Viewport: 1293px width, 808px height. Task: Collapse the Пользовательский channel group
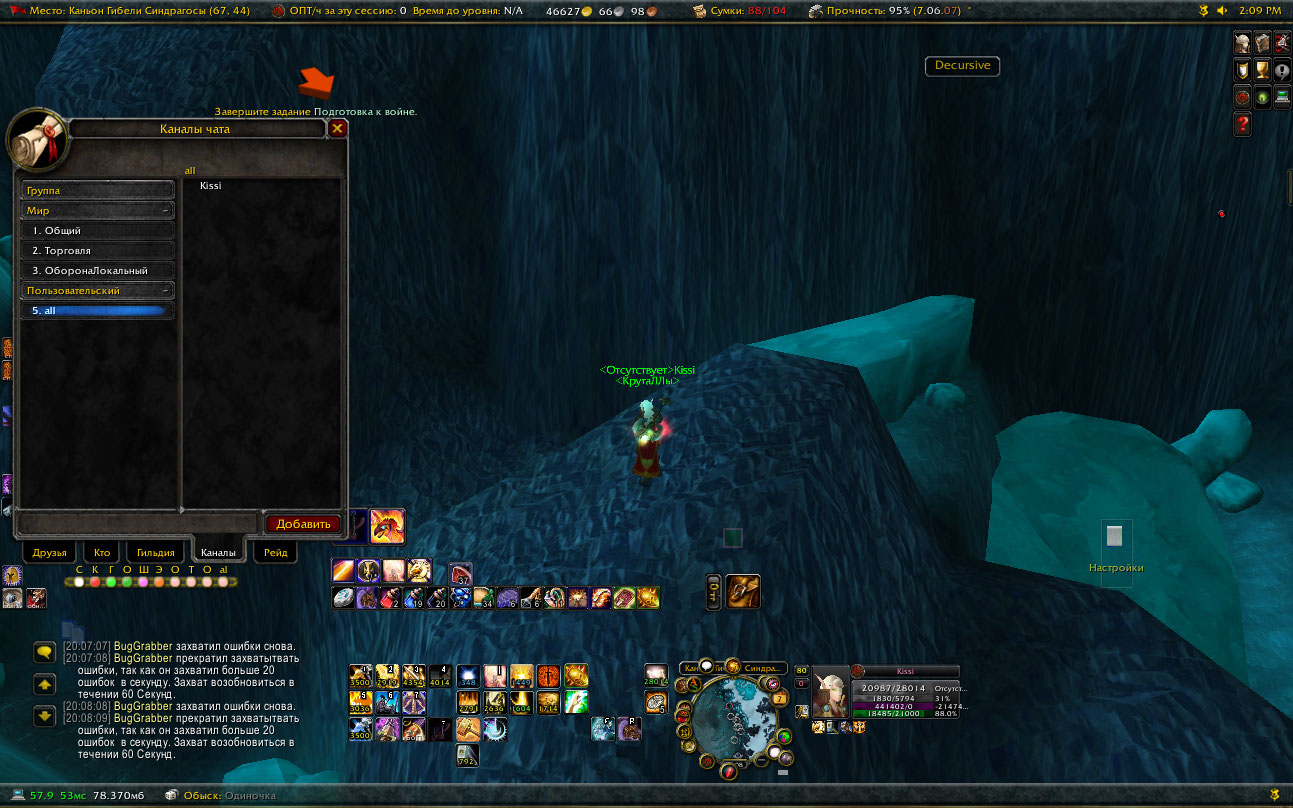[164, 291]
